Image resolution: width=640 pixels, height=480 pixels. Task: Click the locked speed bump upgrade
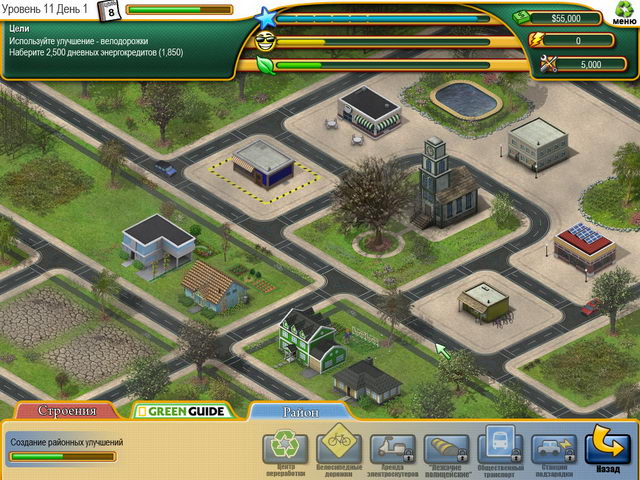click(446, 446)
